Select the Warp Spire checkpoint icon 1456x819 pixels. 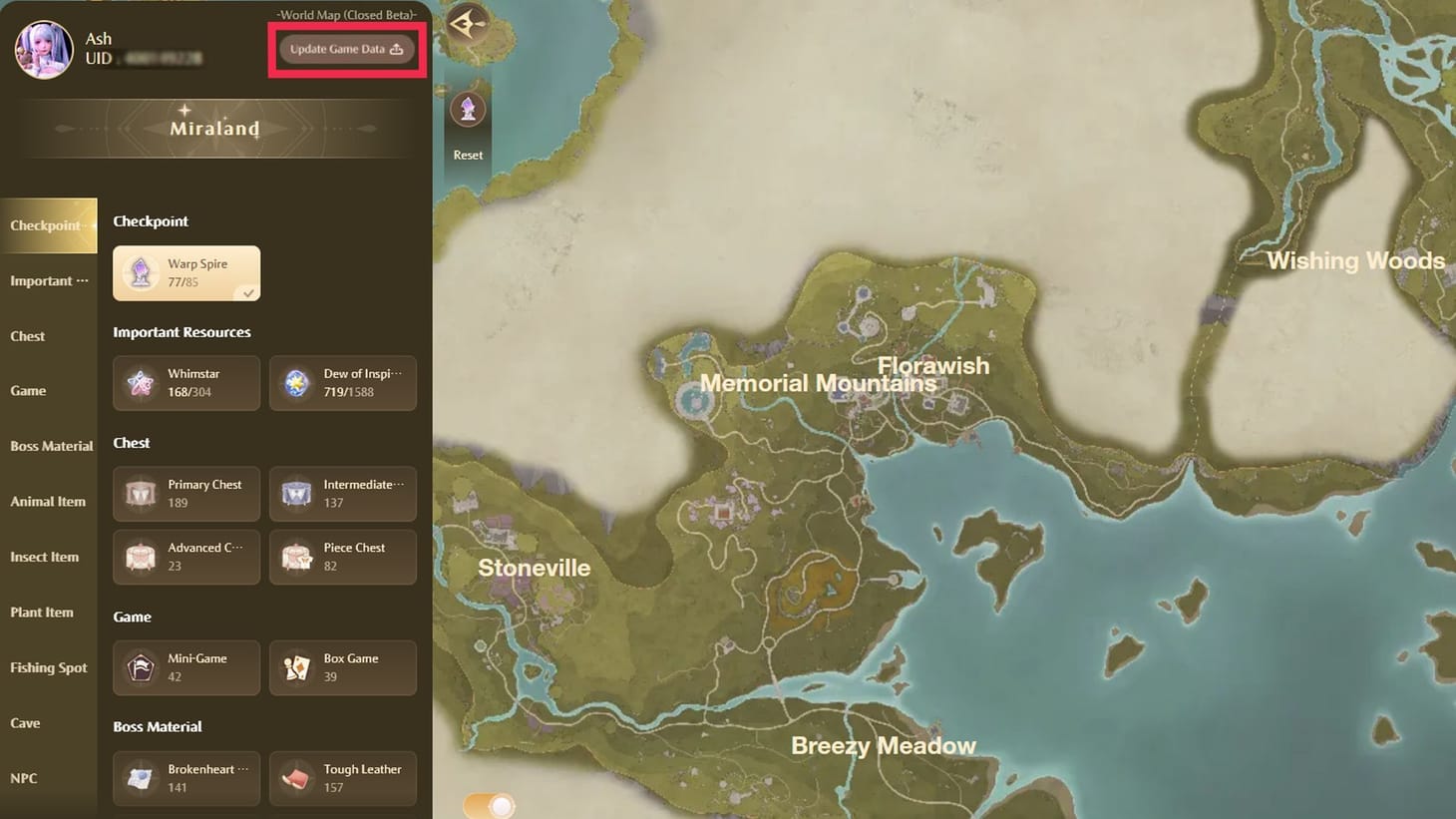tap(141, 272)
